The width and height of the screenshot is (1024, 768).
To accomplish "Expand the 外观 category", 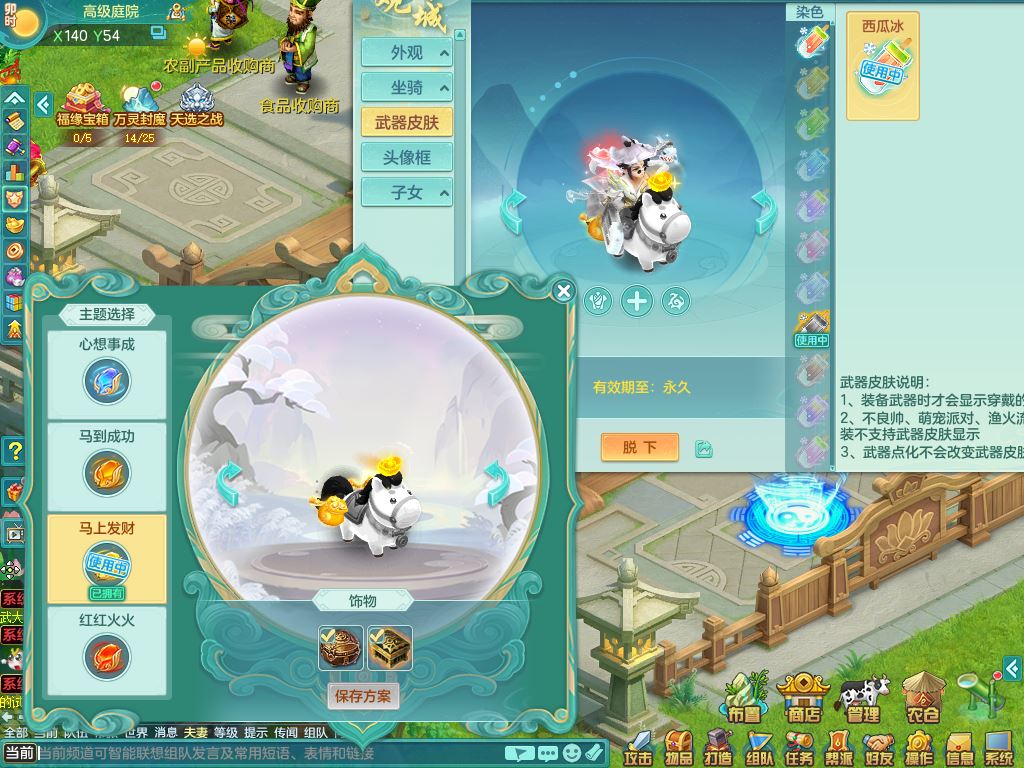I will click(x=407, y=53).
